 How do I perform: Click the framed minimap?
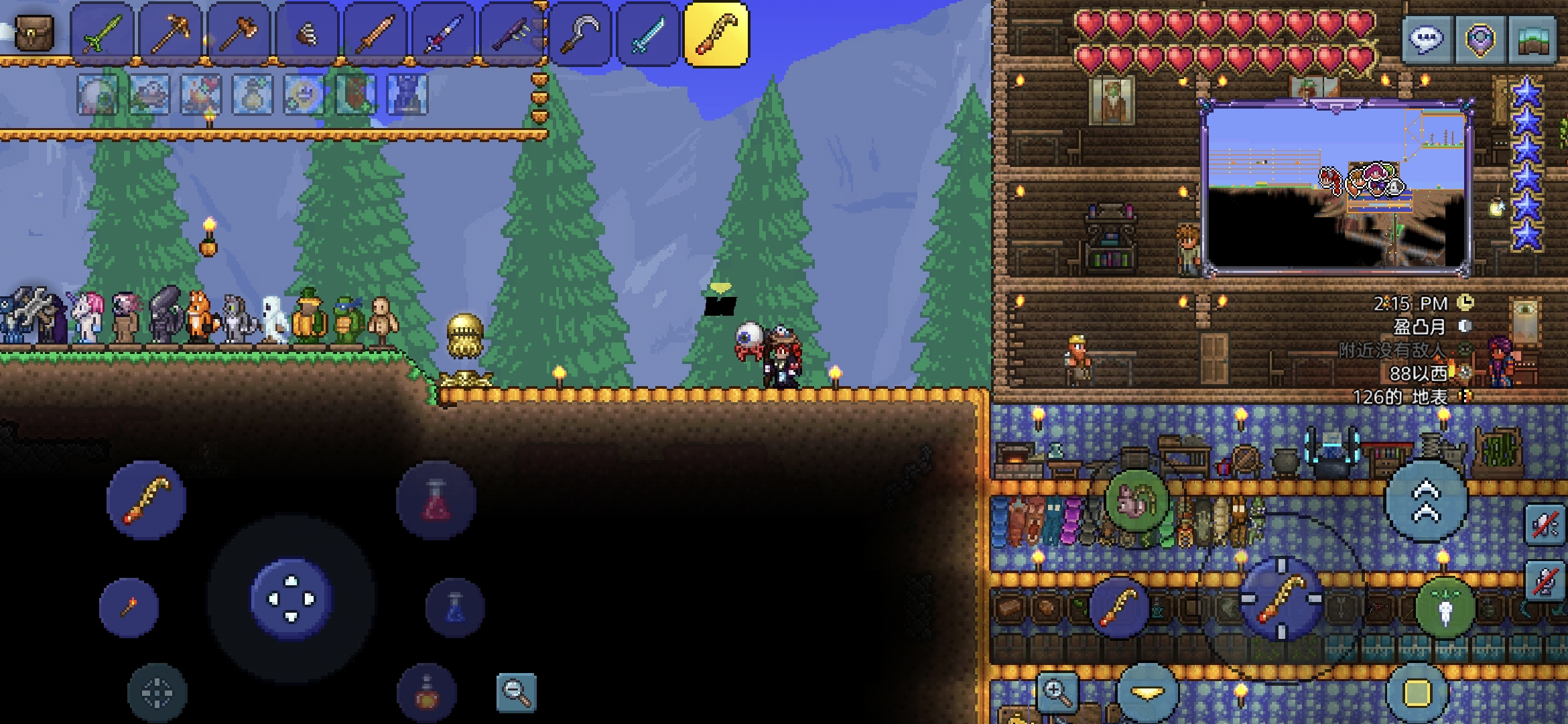tap(1336, 188)
